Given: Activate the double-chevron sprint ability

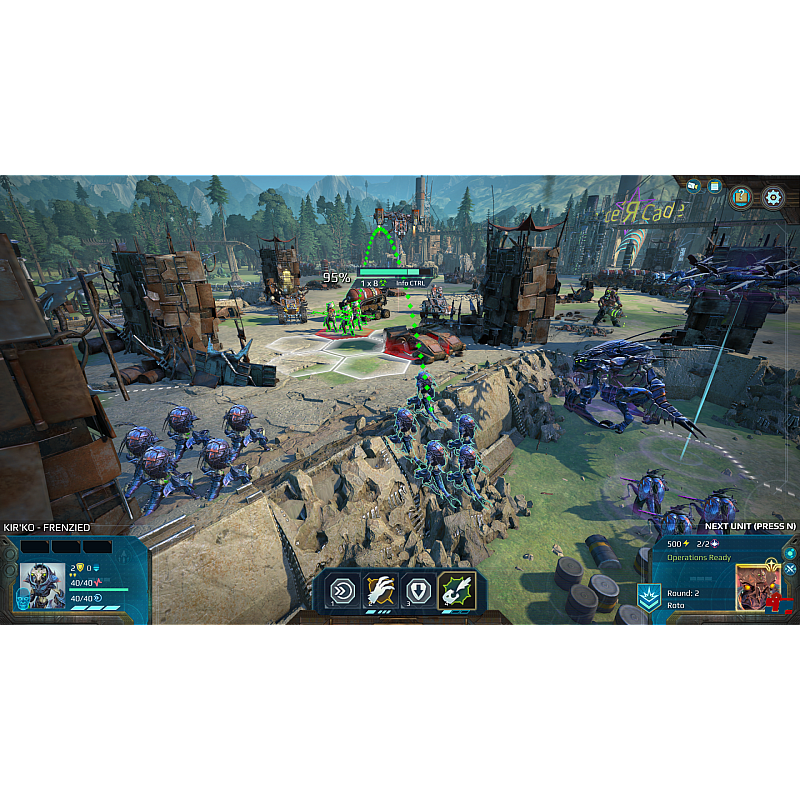Looking at the screenshot, I should [x=343, y=591].
